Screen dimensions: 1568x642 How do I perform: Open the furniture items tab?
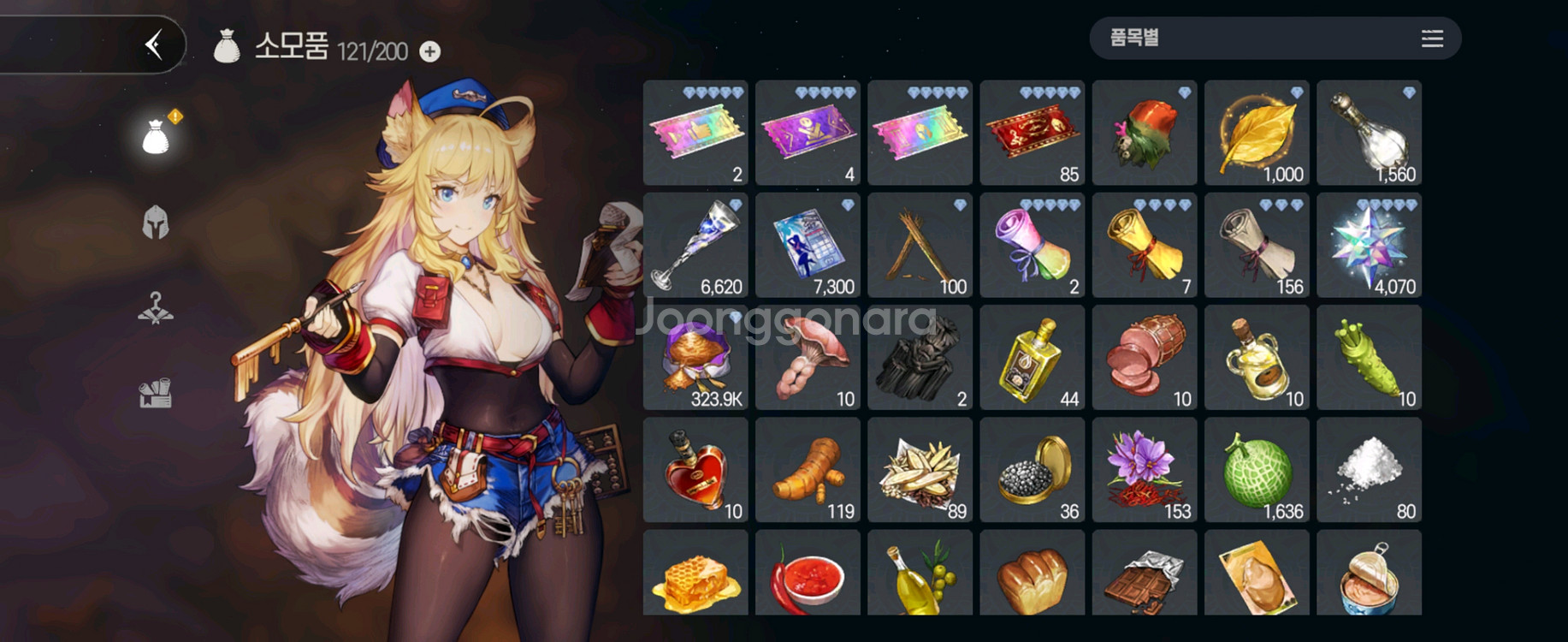point(156,394)
